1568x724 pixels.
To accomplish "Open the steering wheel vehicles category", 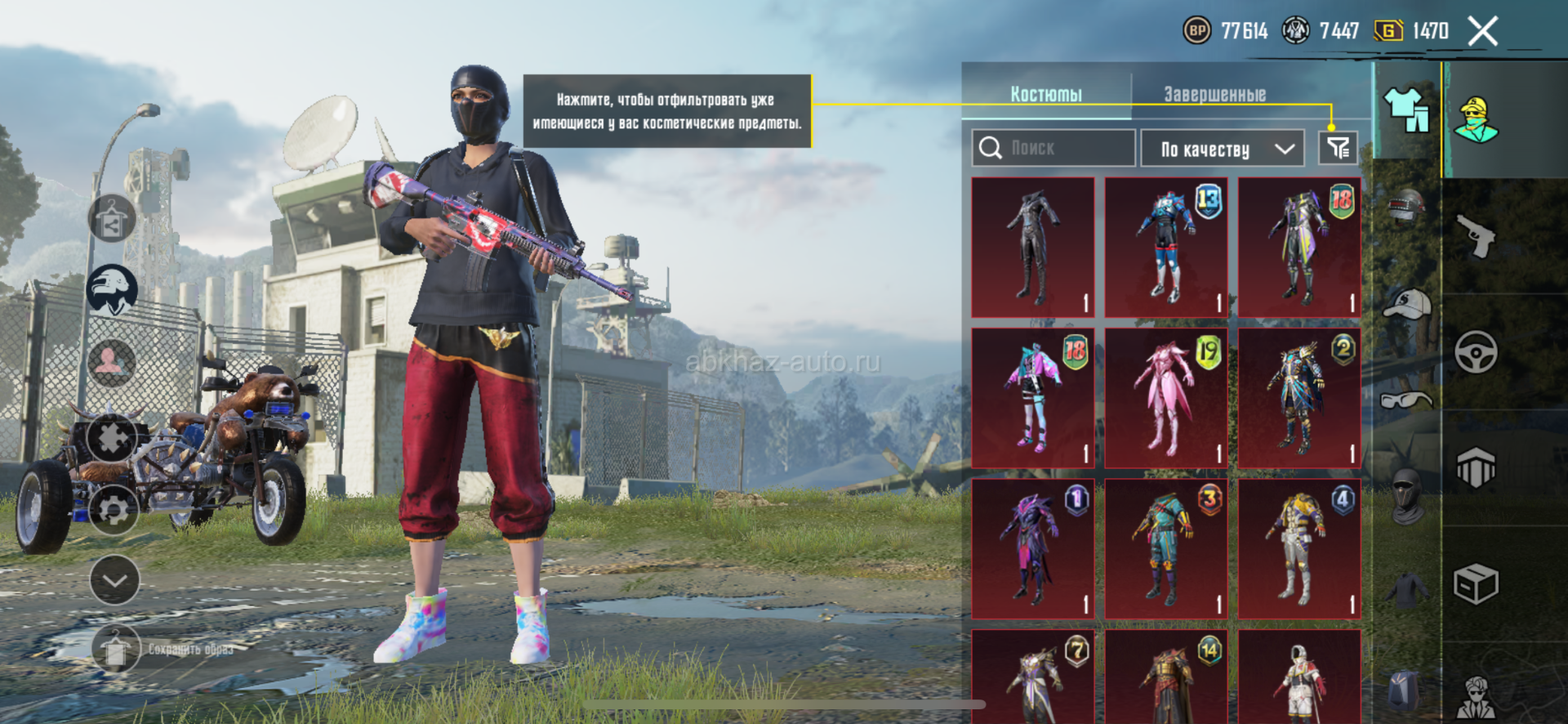I will click(x=1477, y=352).
